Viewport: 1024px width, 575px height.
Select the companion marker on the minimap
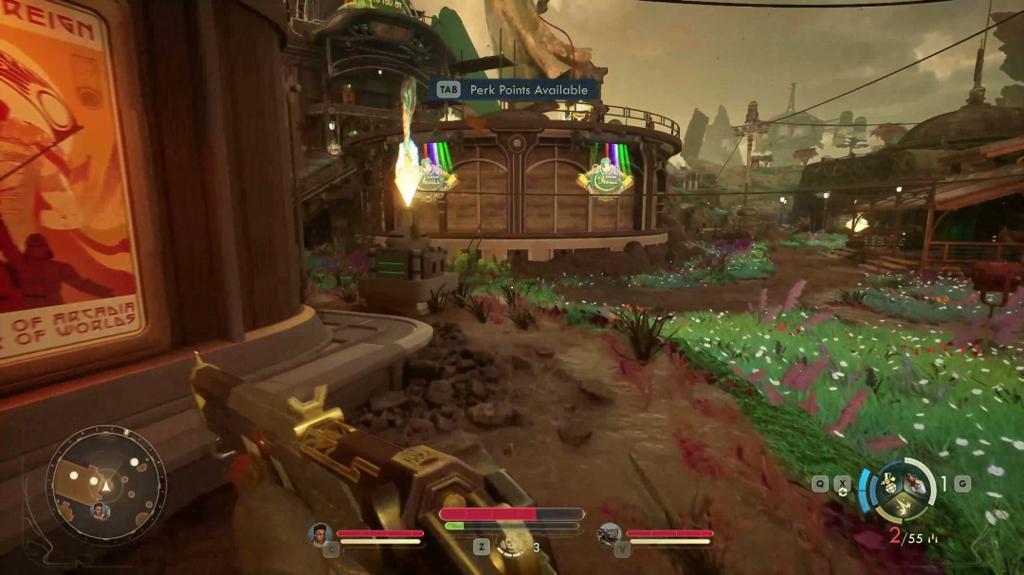pos(100,511)
